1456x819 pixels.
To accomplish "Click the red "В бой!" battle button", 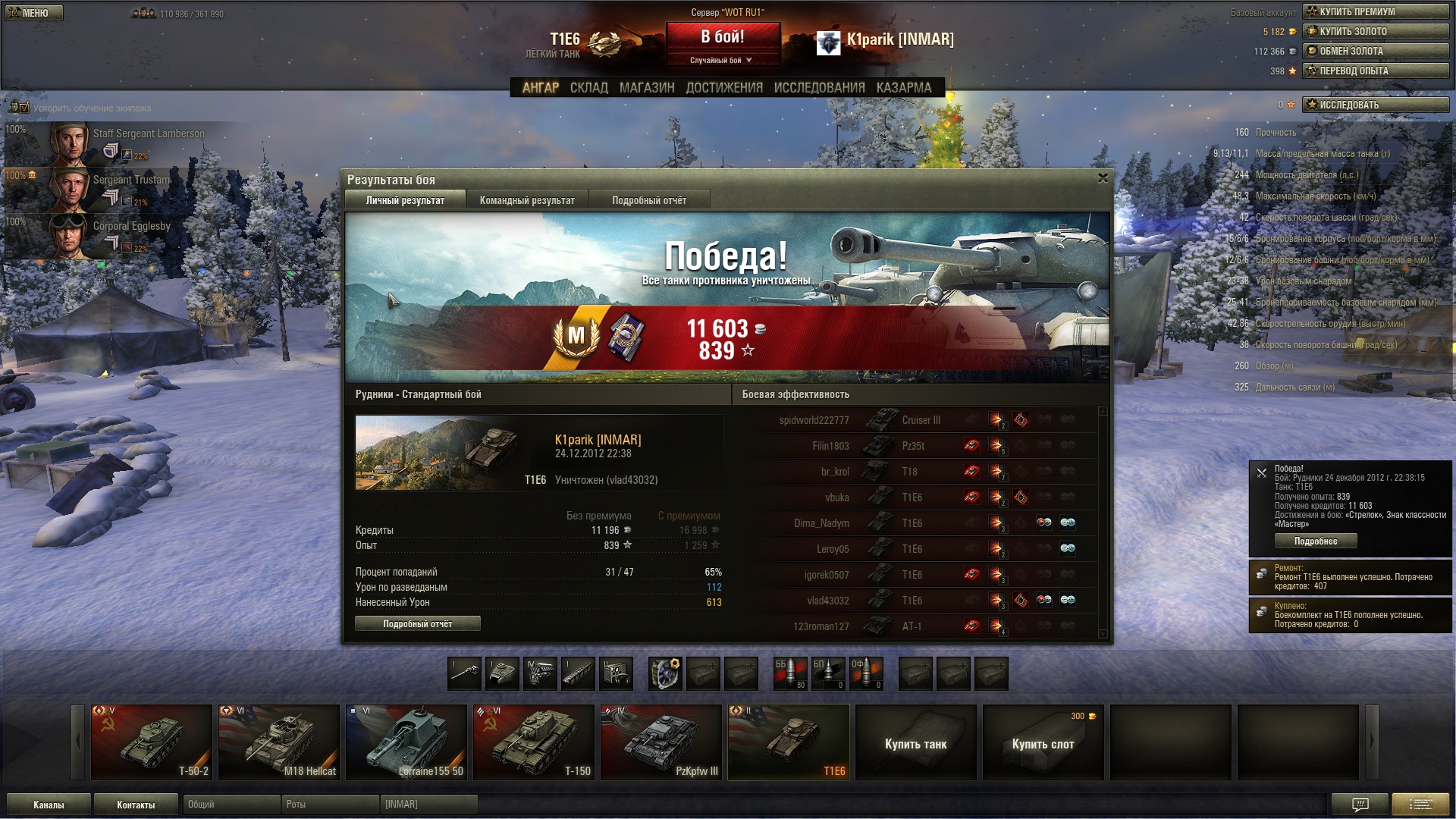I will [723, 37].
